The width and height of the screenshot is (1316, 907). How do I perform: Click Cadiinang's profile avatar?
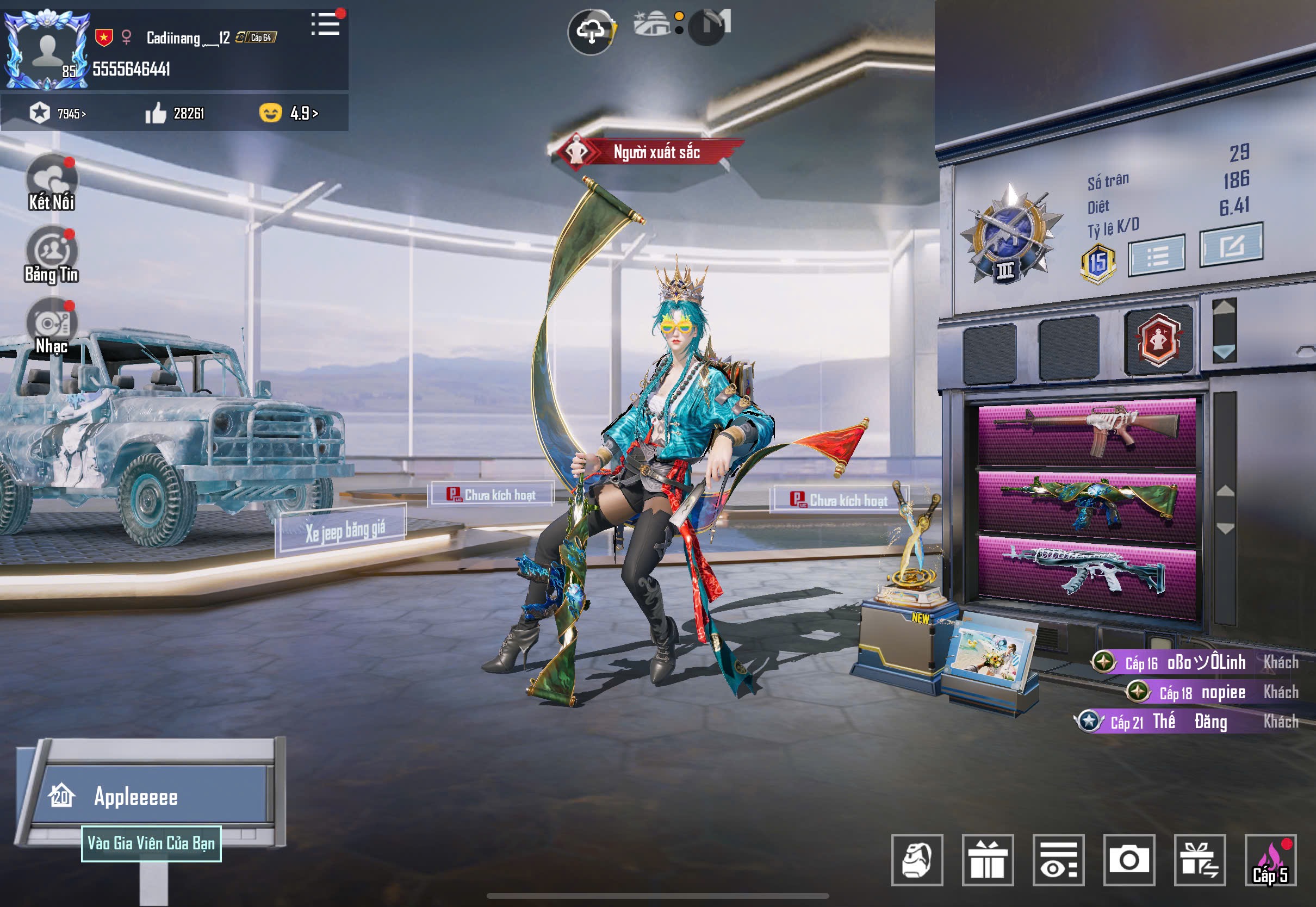pyautogui.click(x=47, y=50)
